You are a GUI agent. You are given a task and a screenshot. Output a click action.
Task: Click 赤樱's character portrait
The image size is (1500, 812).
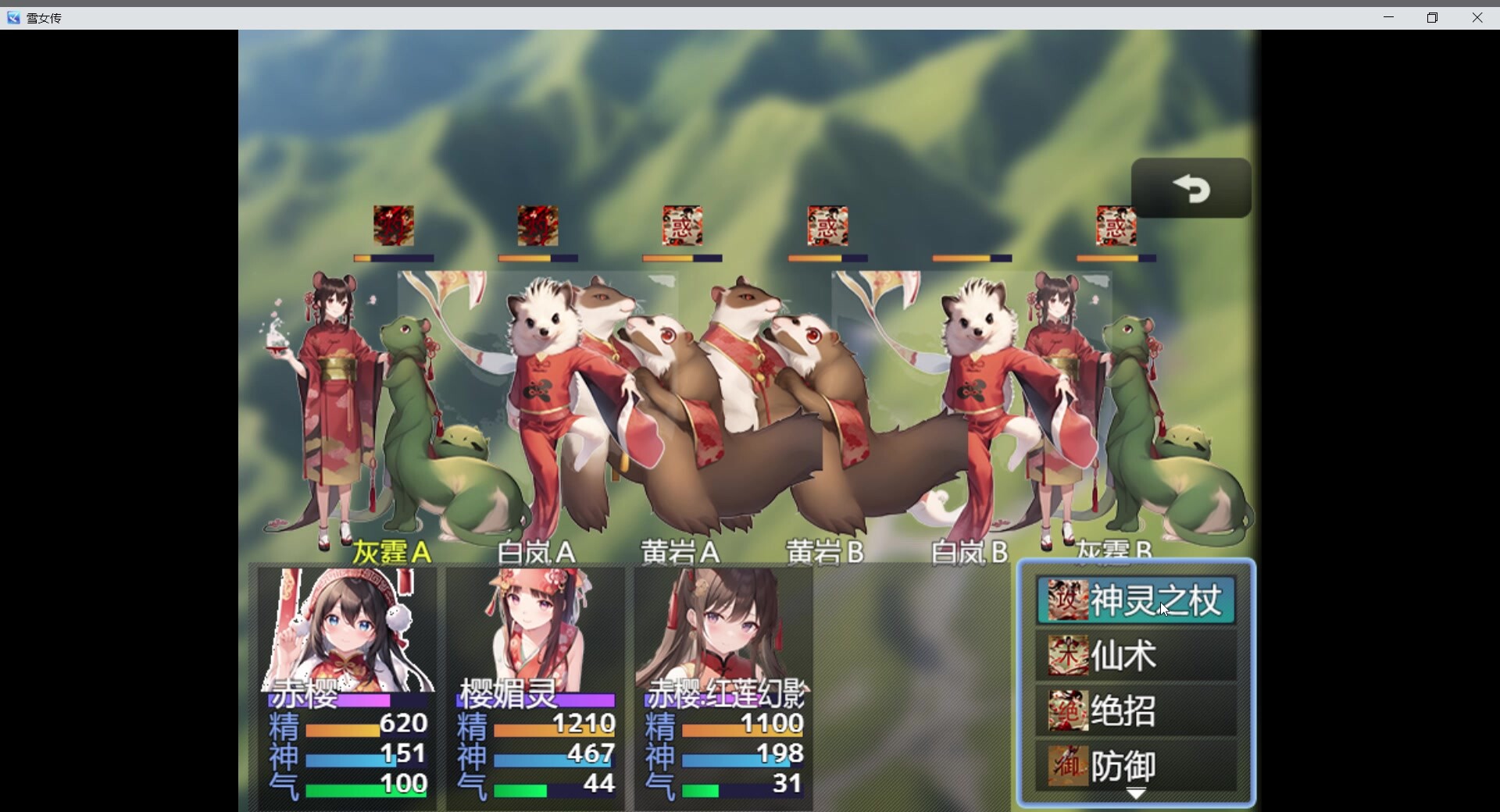[342, 625]
